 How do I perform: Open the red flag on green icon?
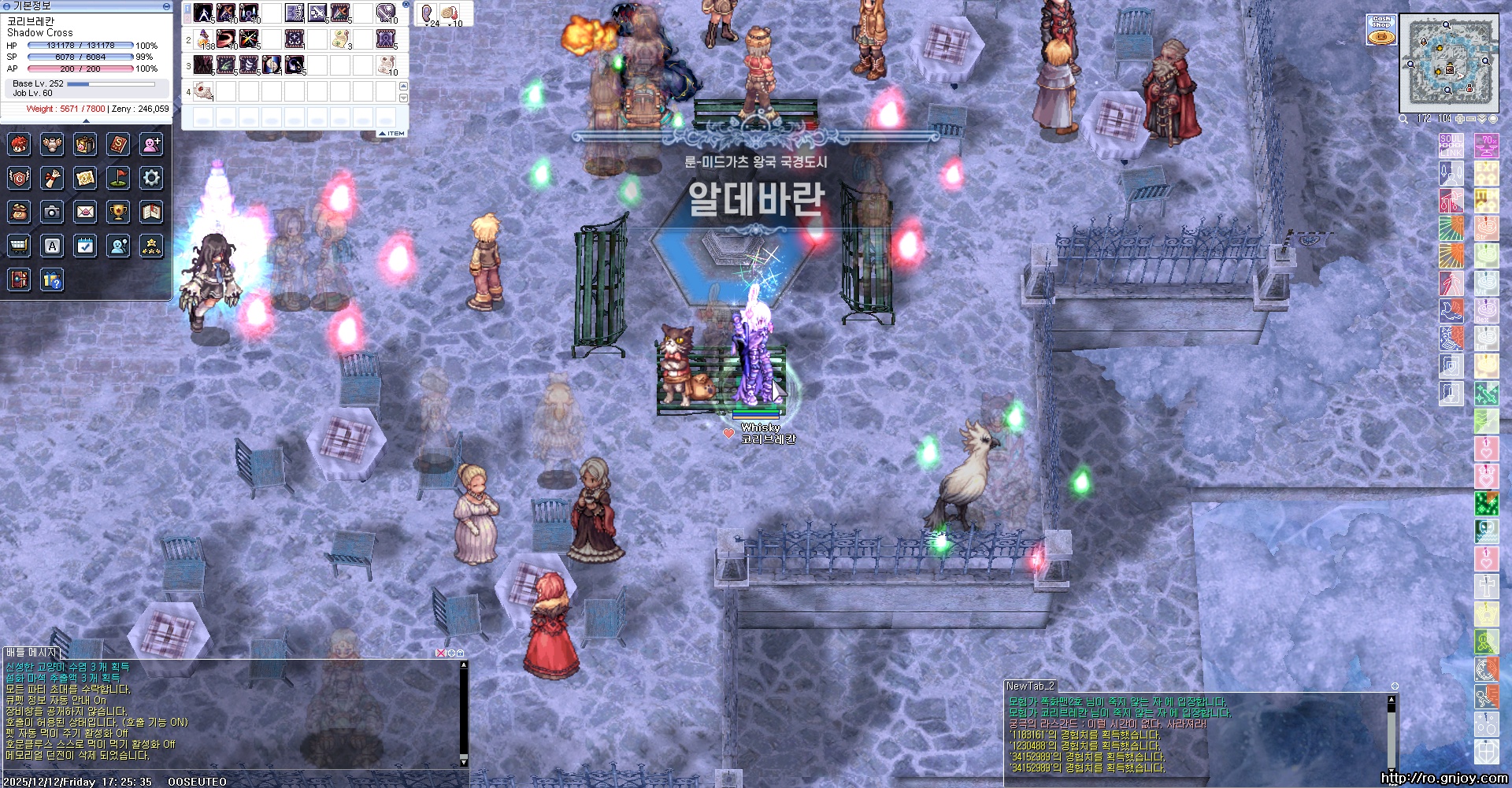point(118,178)
